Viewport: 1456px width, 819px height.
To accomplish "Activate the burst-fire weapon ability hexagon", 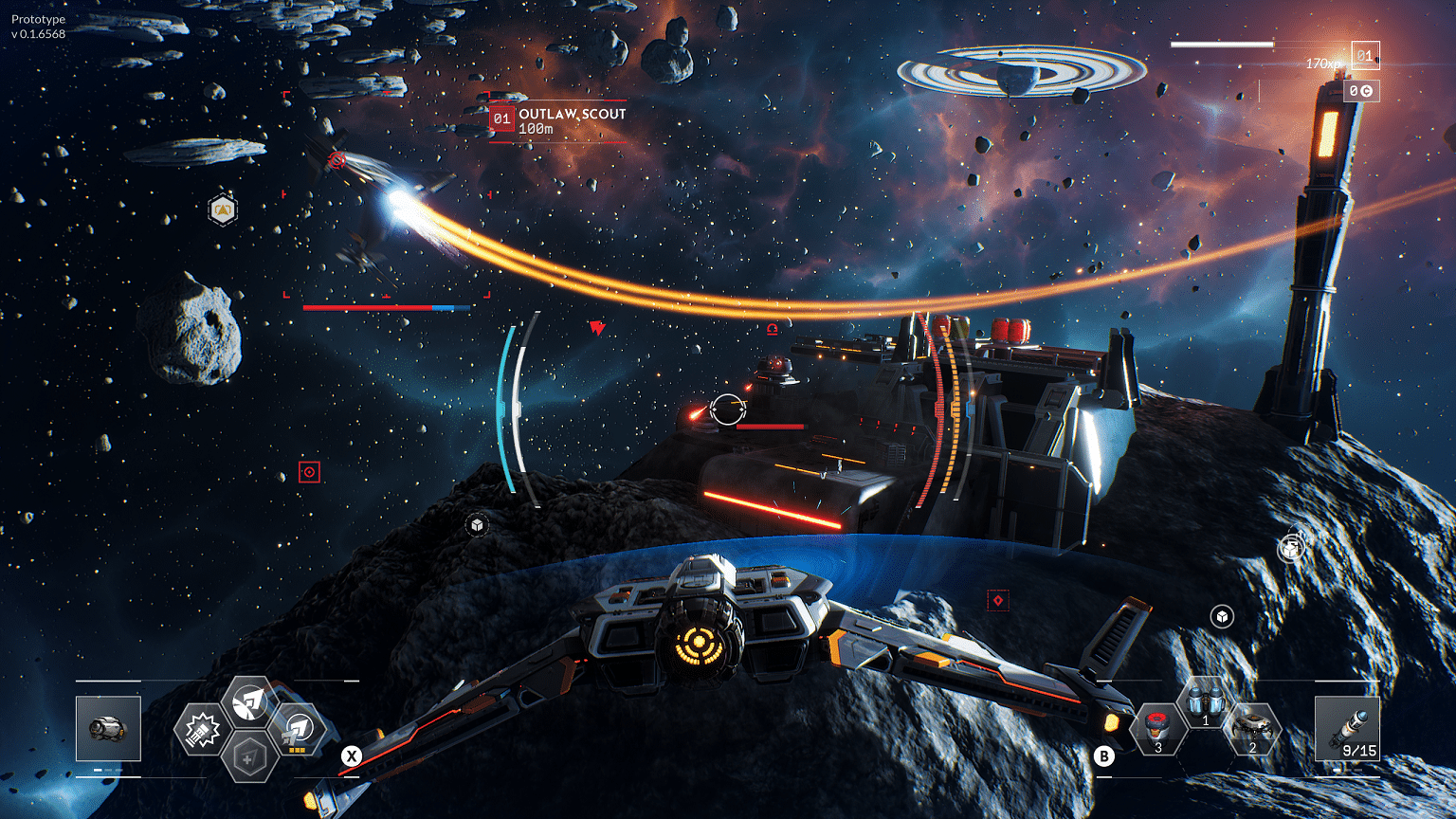I will click(x=202, y=731).
